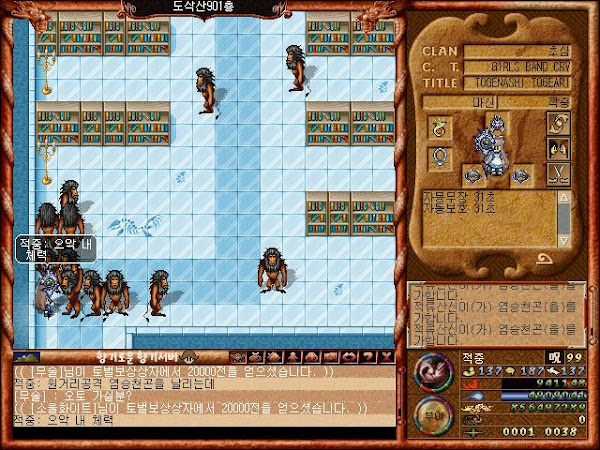Viewport: 600px width, 450px height.
Task: Click the first creature icon on the chat toolbar
Action: (238, 355)
